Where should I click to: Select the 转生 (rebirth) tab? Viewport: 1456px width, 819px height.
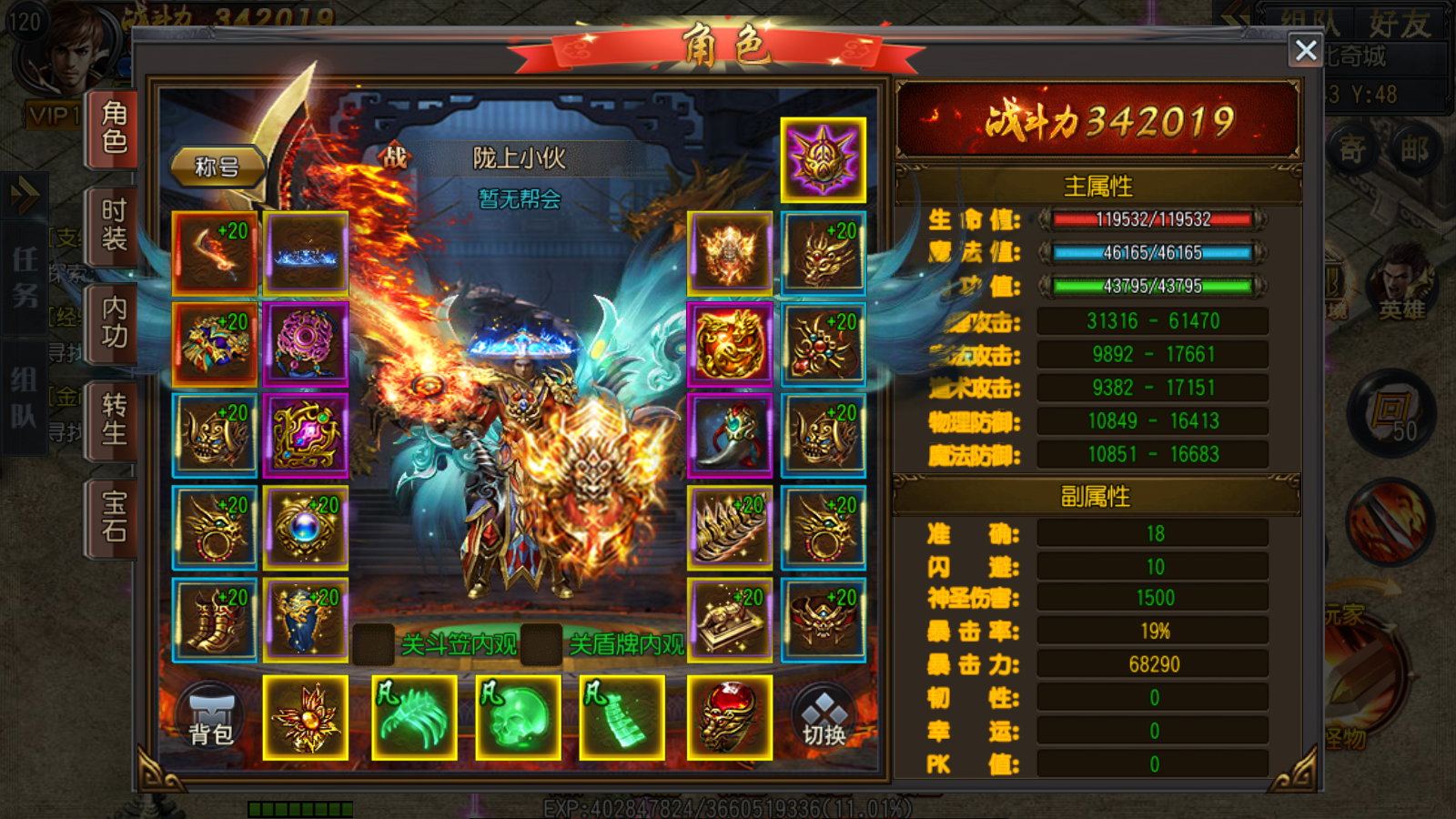click(x=114, y=420)
